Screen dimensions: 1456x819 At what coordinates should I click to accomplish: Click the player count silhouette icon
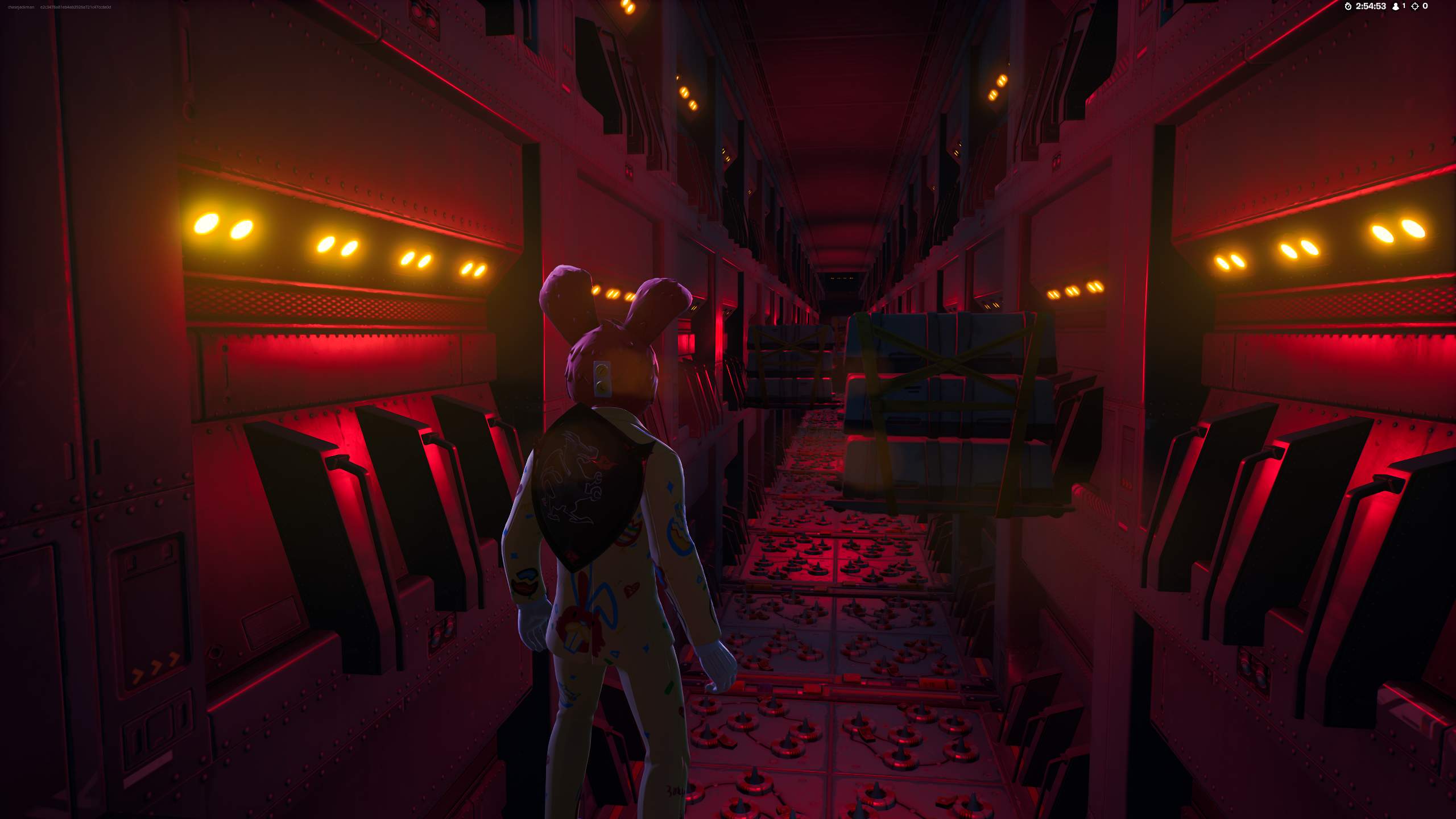pos(1396,7)
